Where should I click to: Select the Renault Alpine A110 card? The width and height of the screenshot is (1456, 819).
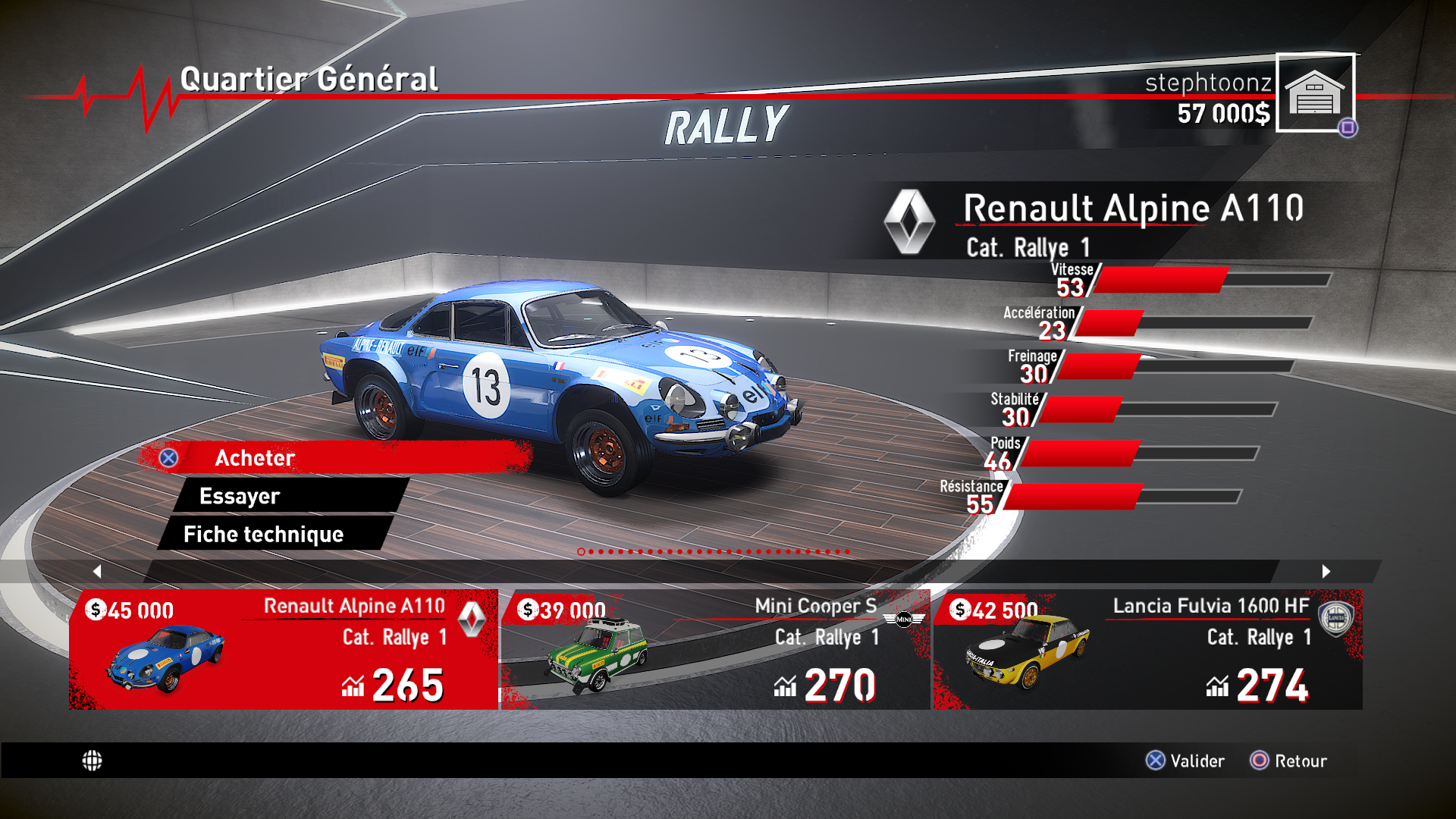tap(284, 649)
